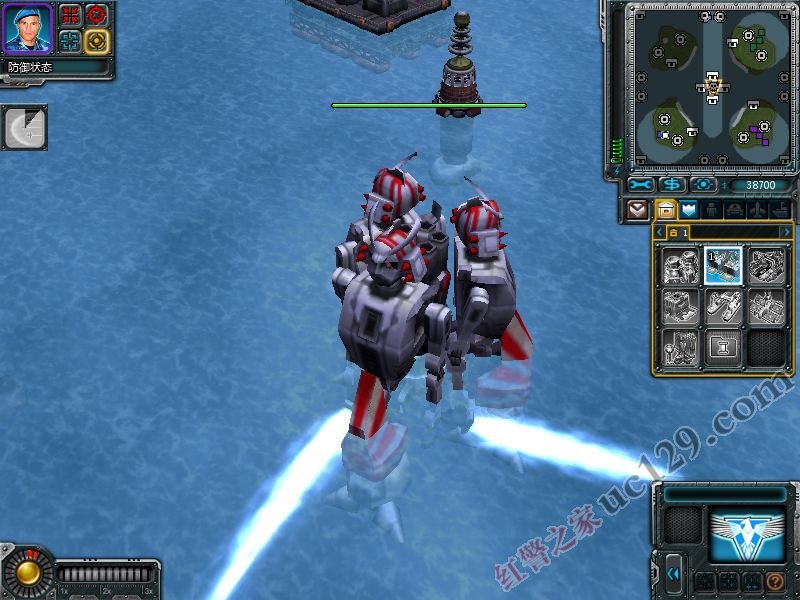Open help with the orange question mark
Viewport: 800px width, 600px height.
point(774,581)
